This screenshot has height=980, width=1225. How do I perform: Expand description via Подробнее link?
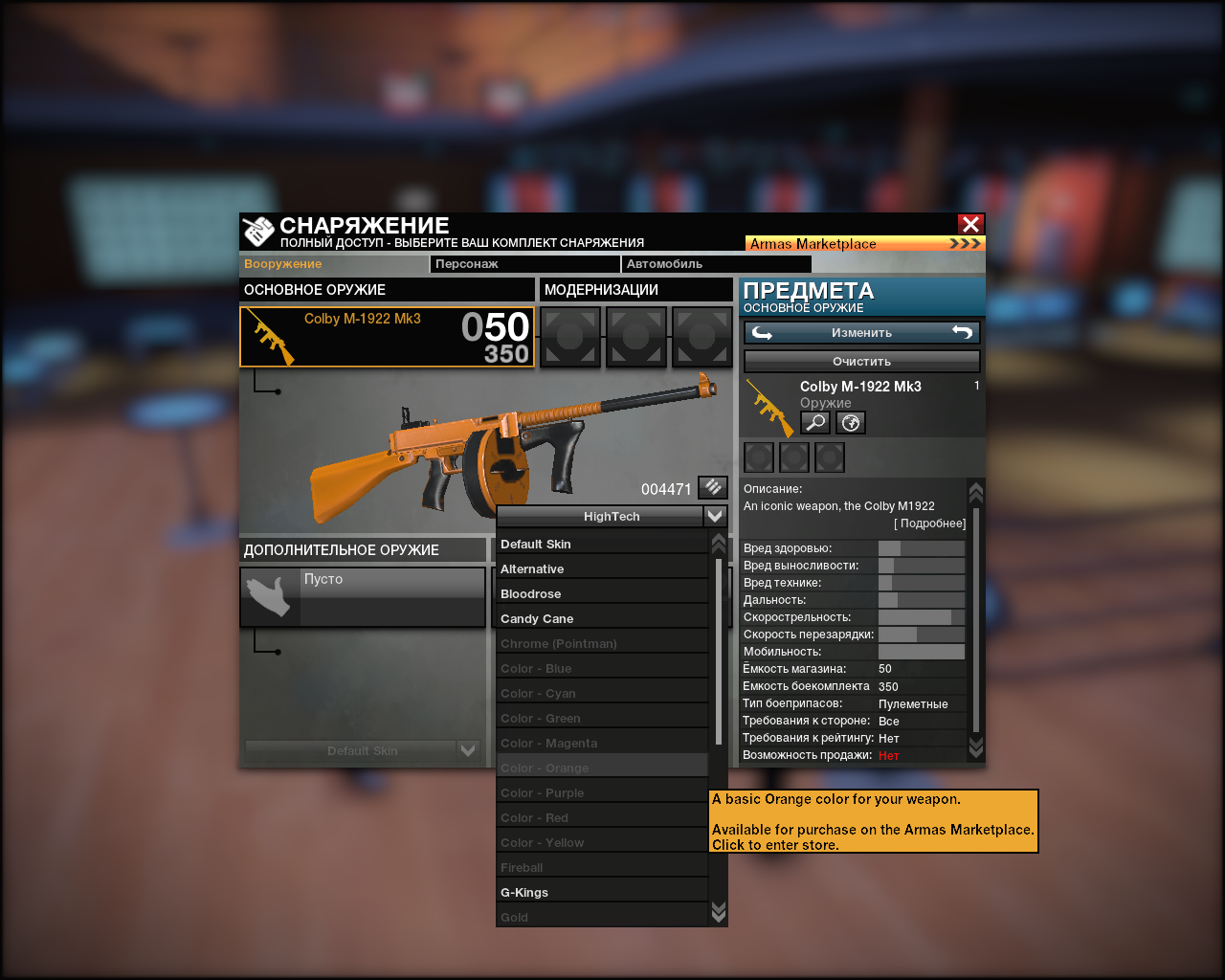pyautogui.click(x=930, y=523)
